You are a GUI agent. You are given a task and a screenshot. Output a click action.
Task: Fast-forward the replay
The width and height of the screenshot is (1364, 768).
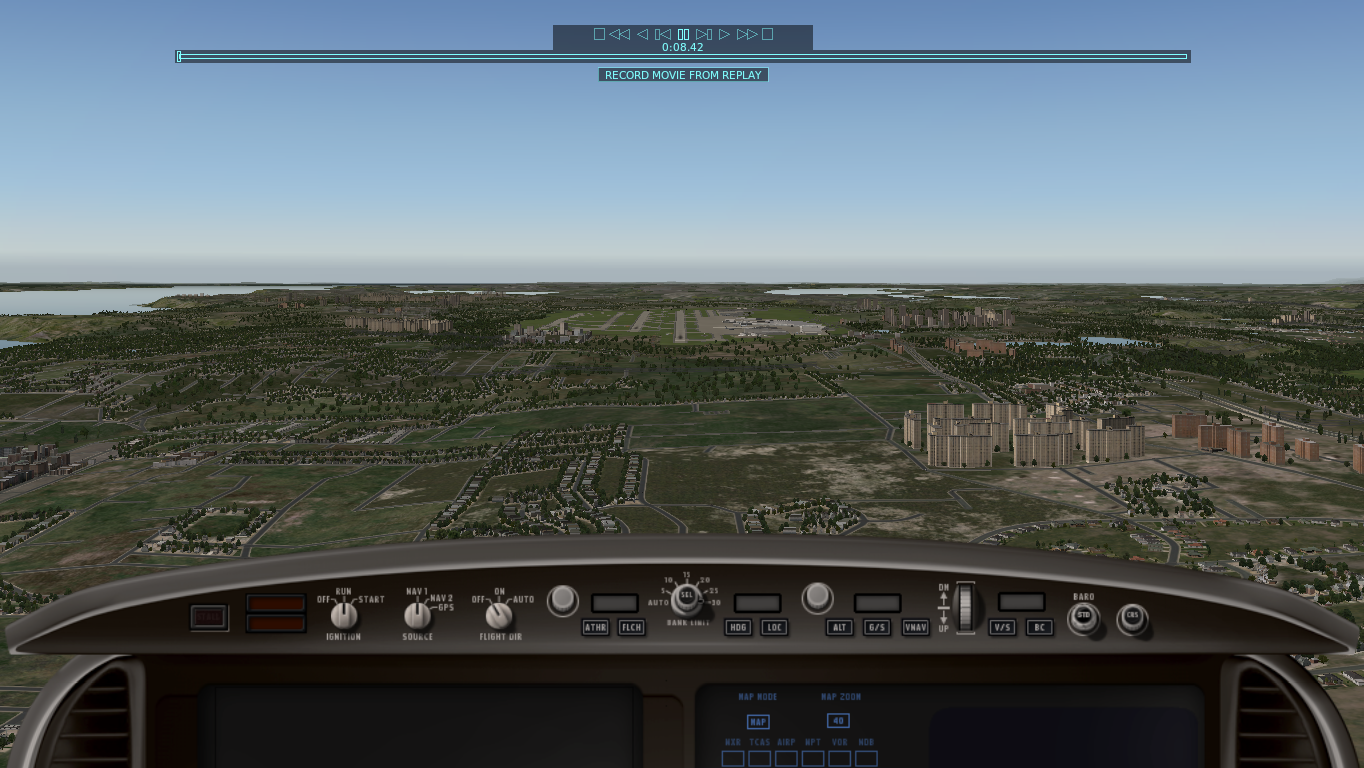point(747,34)
